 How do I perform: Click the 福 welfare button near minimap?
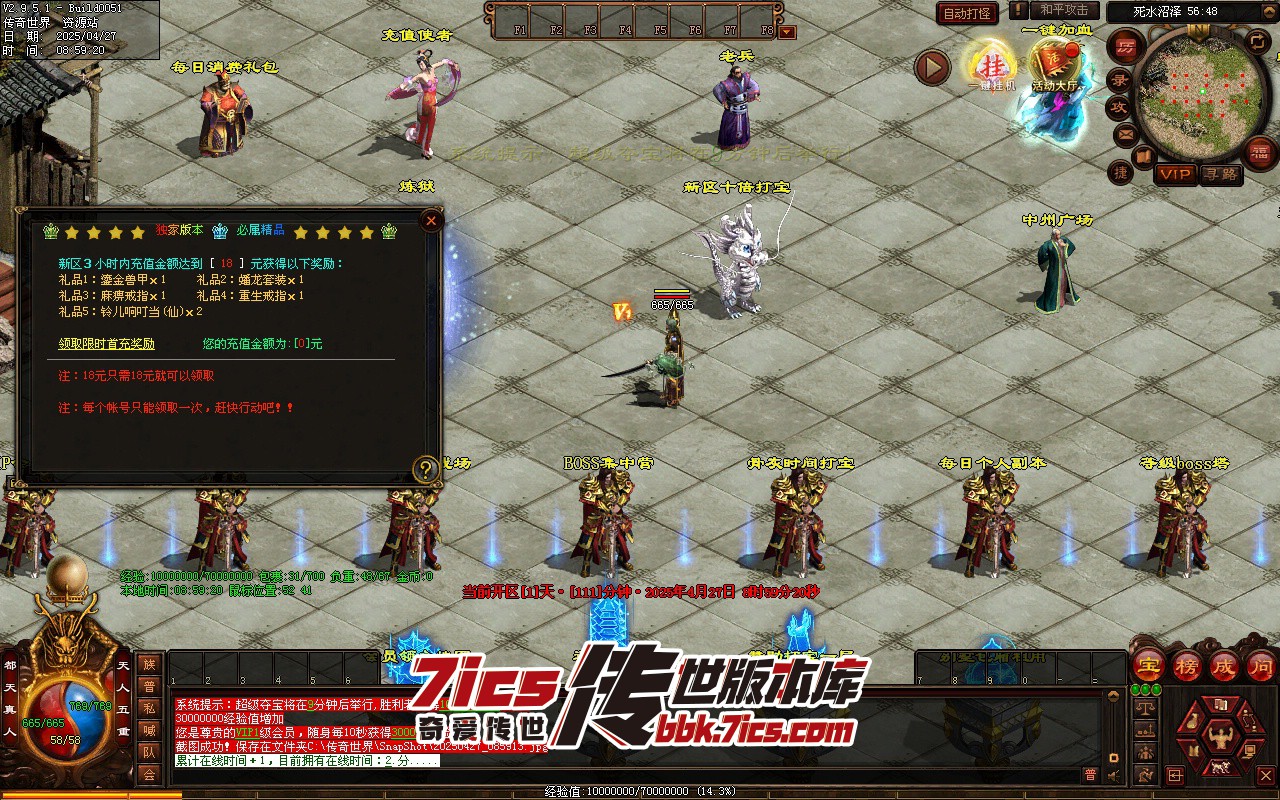tap(1261, 152)
